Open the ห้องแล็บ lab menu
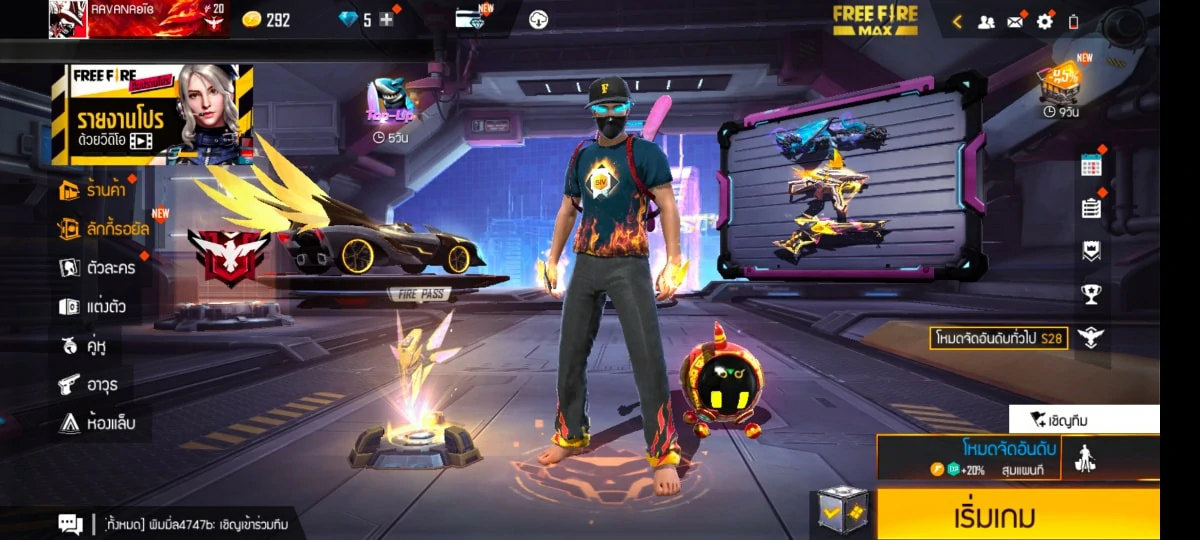 (96, 423)
